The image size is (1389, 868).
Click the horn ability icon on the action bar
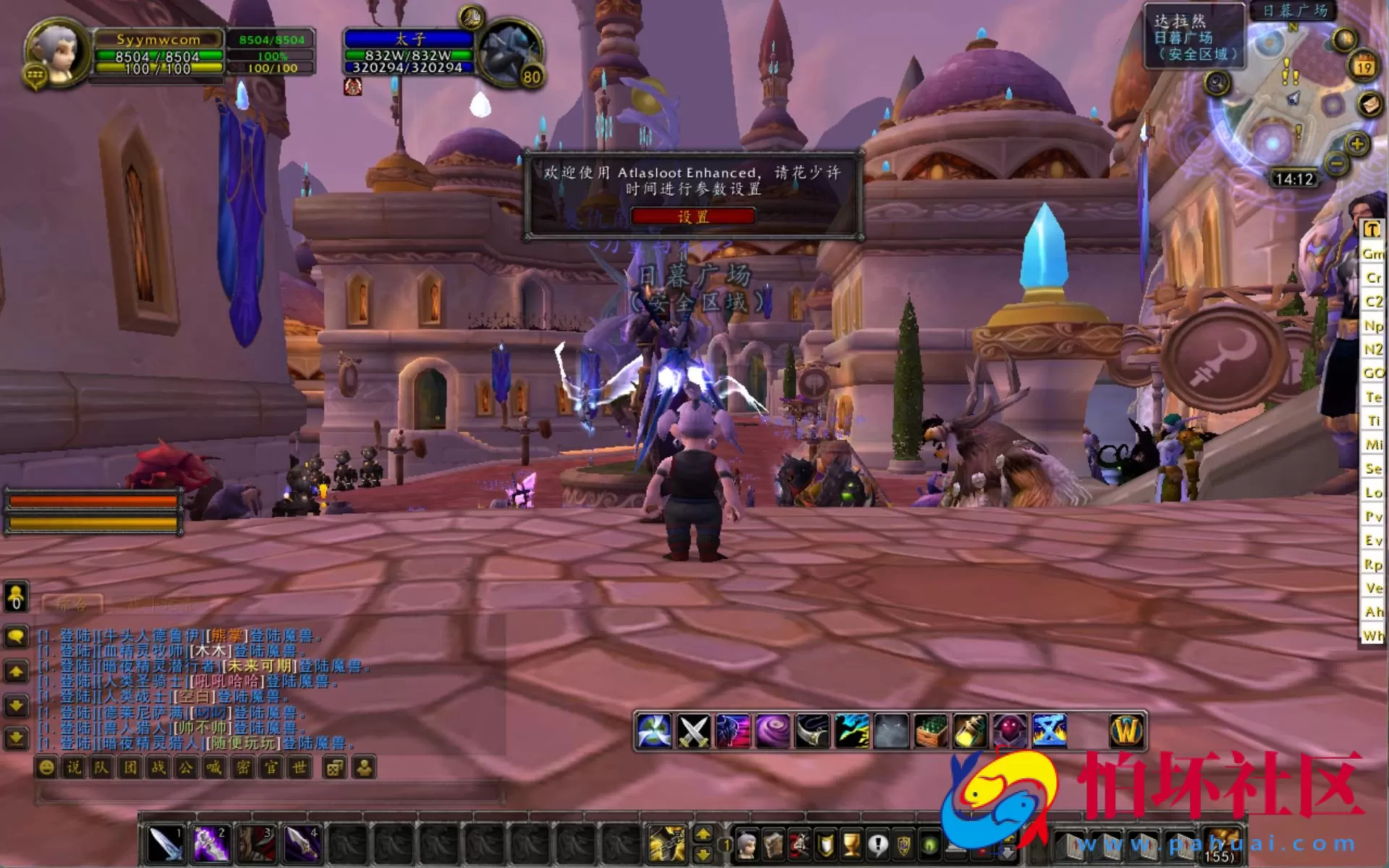coord(812,729)
